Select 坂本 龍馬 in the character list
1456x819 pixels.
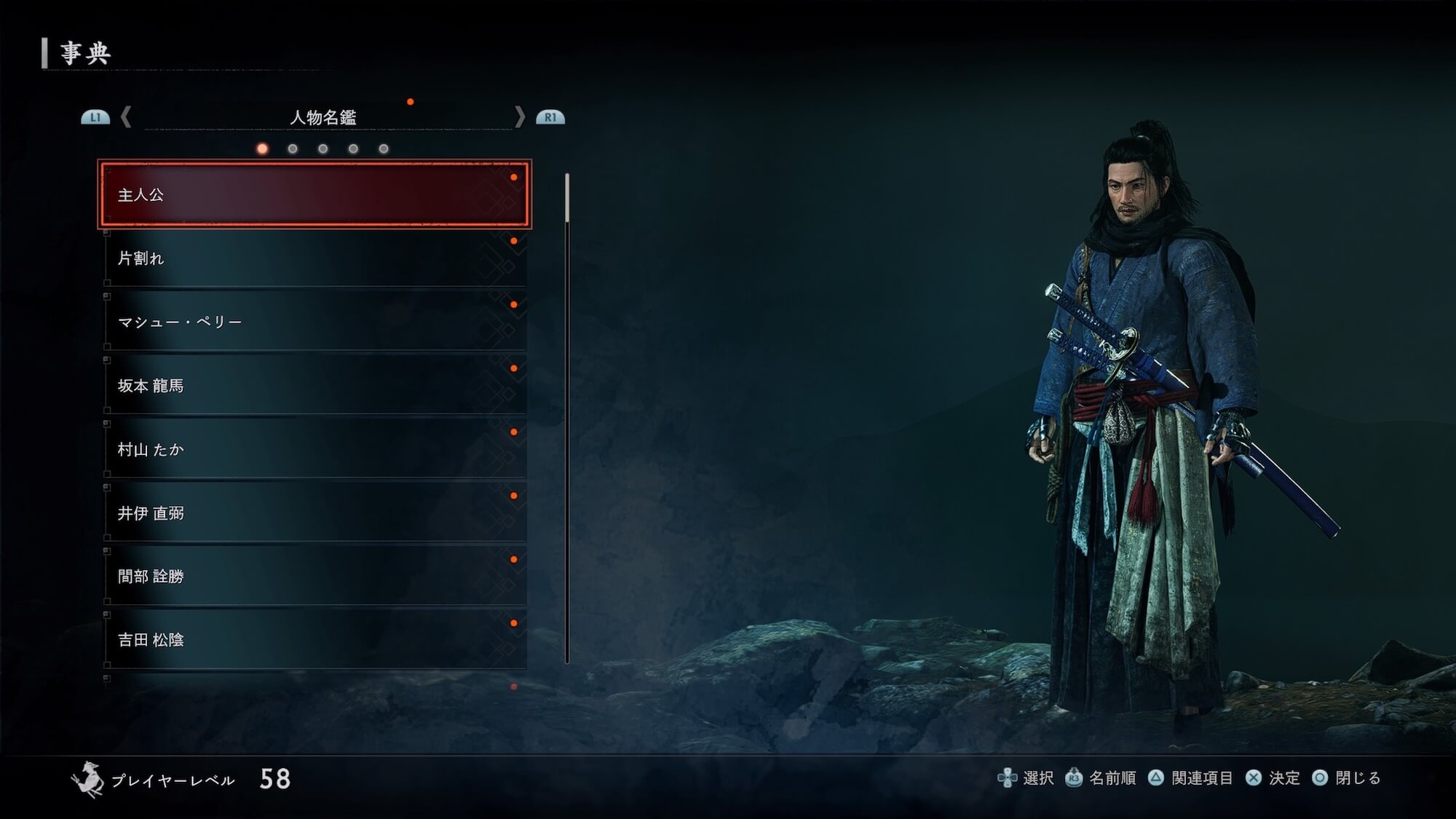314,385
